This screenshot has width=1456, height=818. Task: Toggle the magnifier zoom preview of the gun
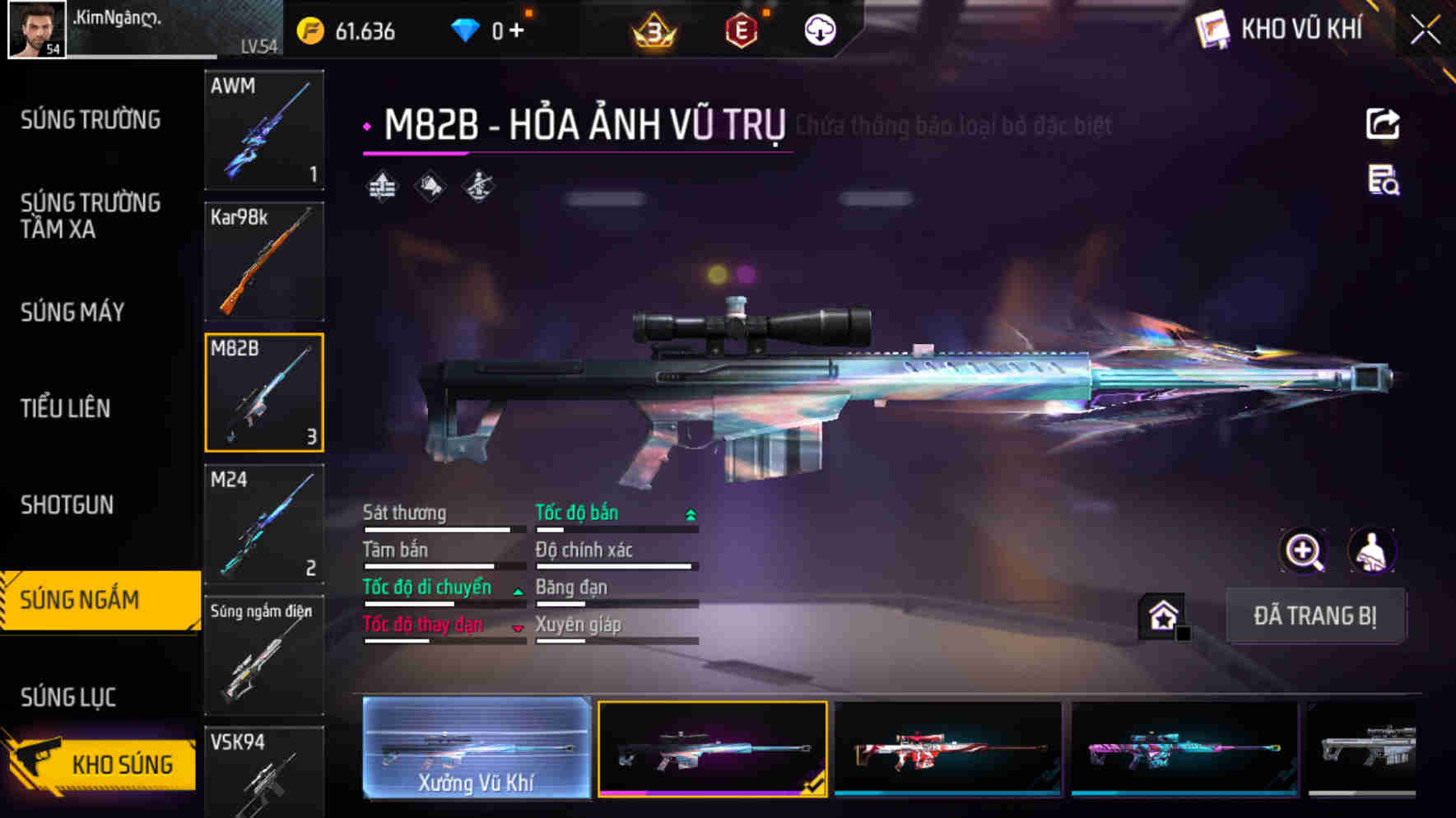click(x=1303, y=551)
